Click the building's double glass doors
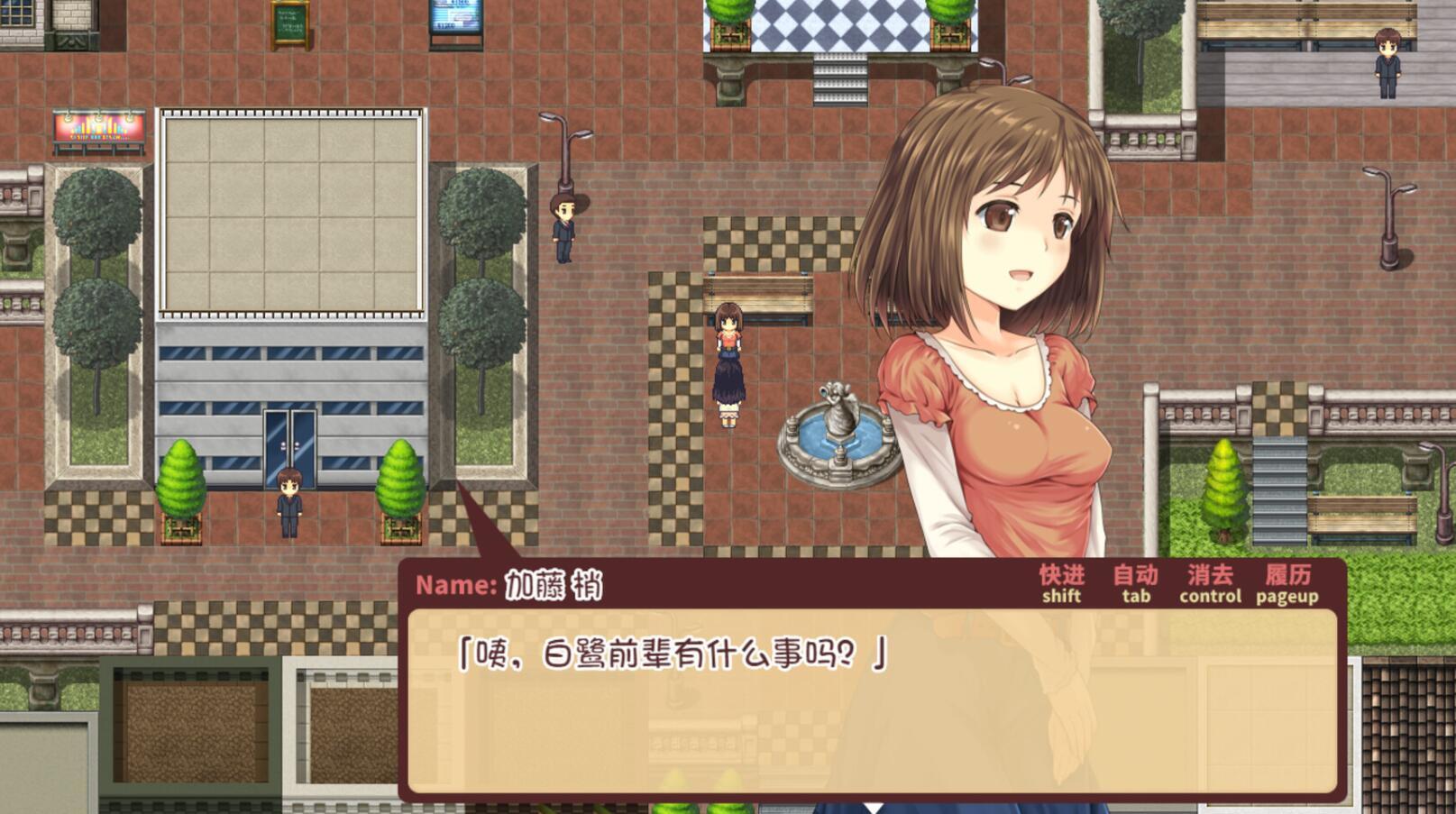 (290, 446)
